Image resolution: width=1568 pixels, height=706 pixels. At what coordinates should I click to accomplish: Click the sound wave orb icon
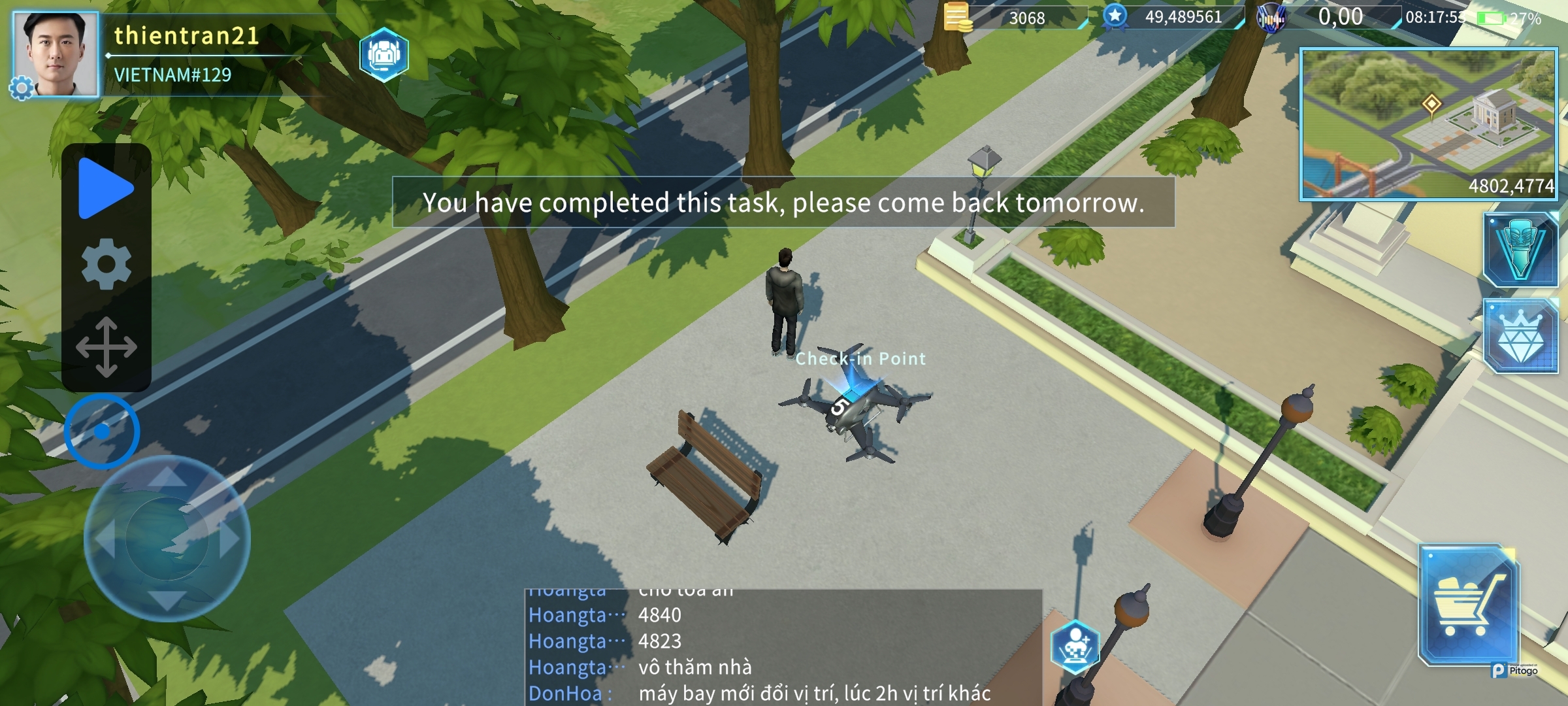click(1271, 18)
